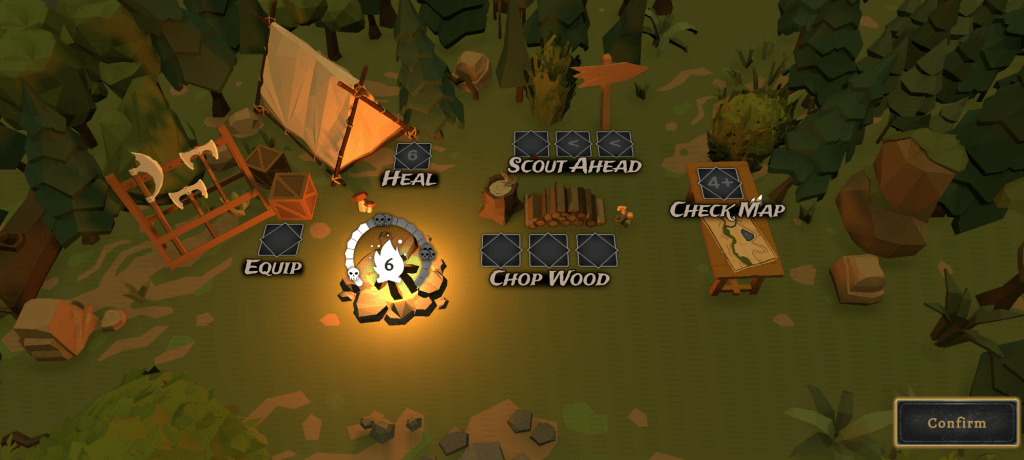Pick the blank Scout Ahead dice slot
The height and width of the screenshot is (460, 1024).
(x=531, y=145)
